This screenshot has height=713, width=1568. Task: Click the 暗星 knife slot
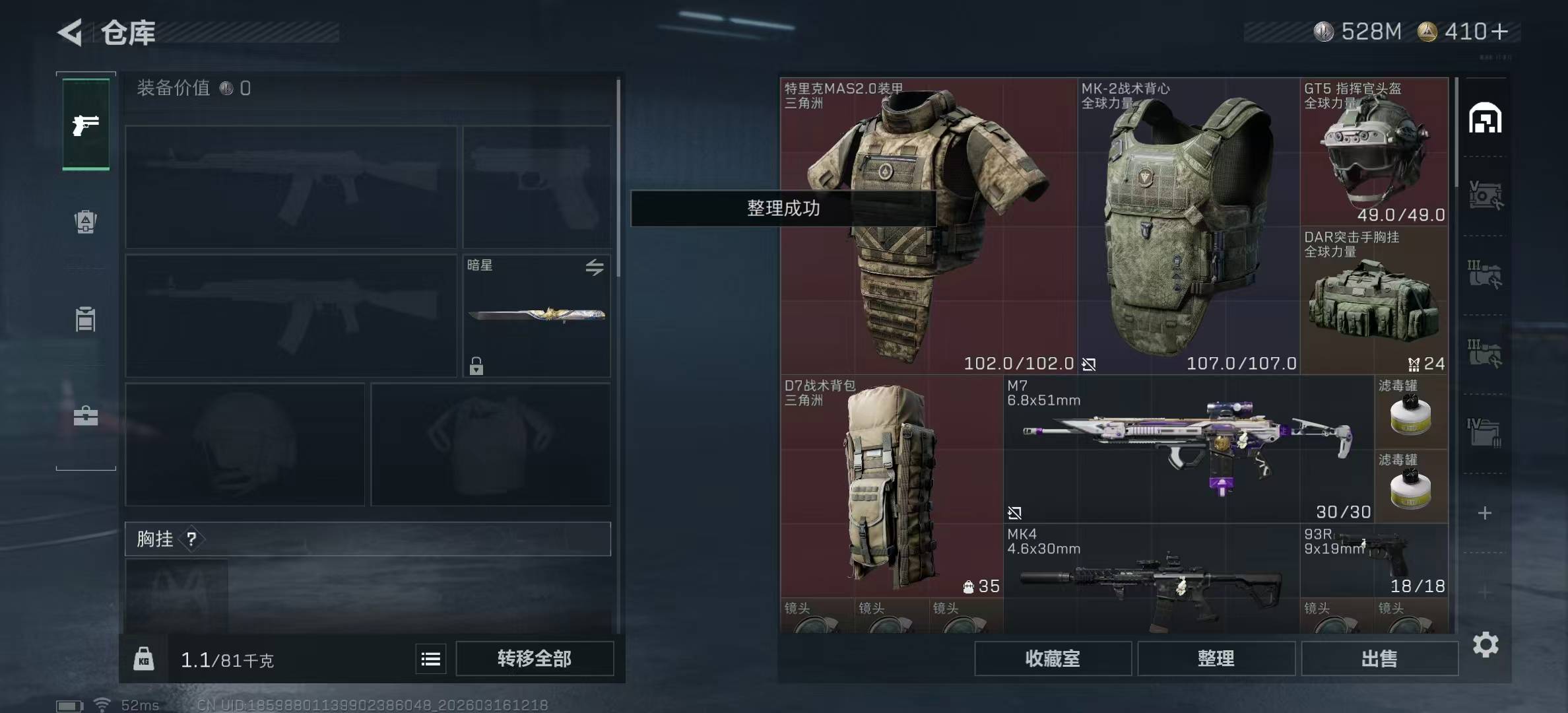point(537,316)
